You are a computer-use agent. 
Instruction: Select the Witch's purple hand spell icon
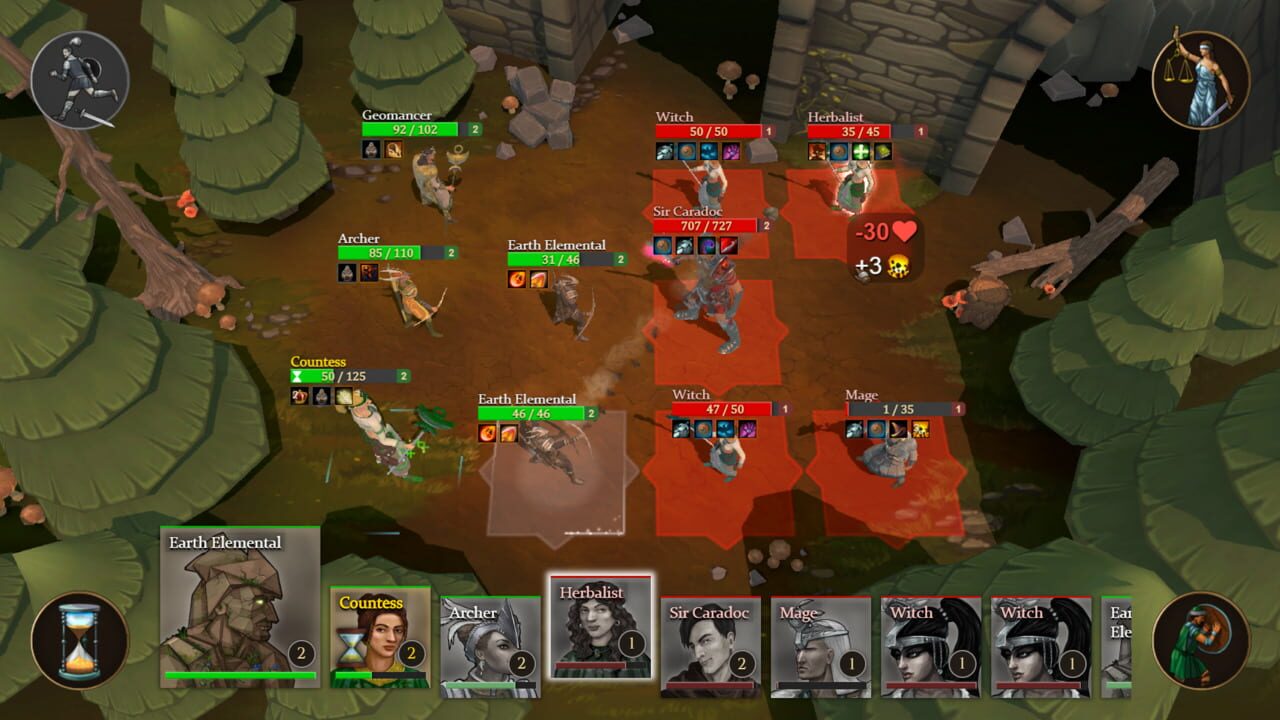732,152
